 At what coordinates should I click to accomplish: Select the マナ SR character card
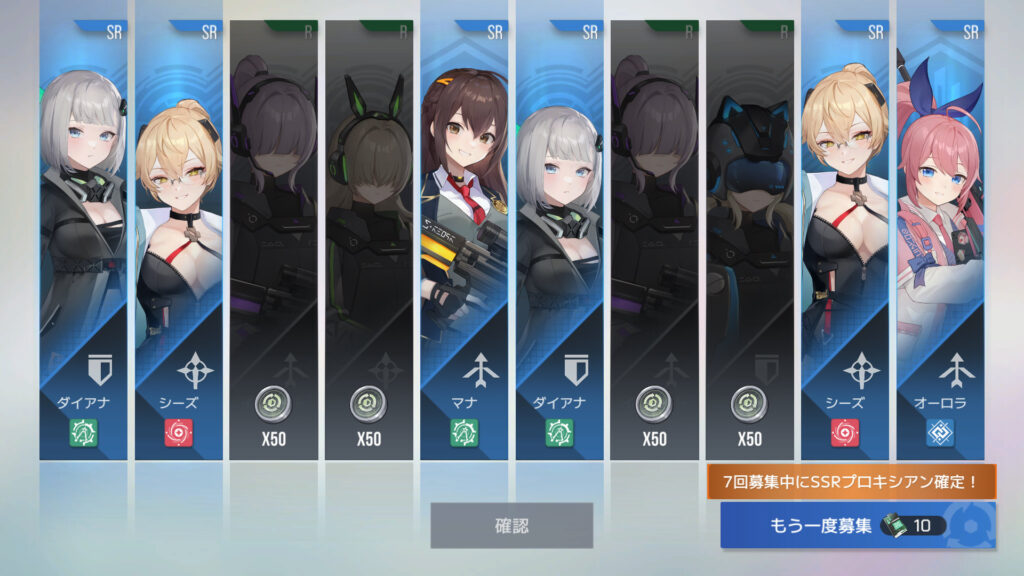464,240
